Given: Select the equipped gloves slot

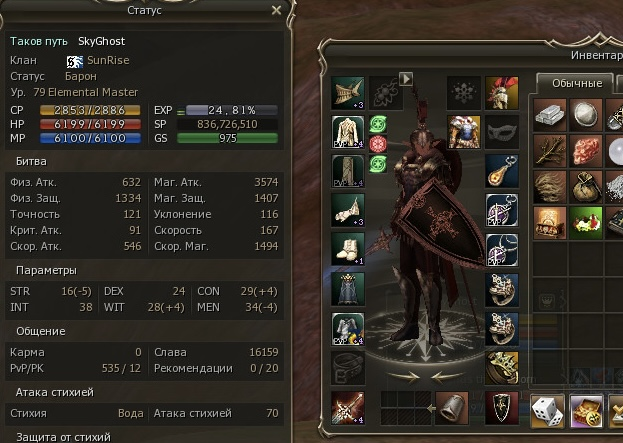Looking at the screenshot, I should point(347,209).
